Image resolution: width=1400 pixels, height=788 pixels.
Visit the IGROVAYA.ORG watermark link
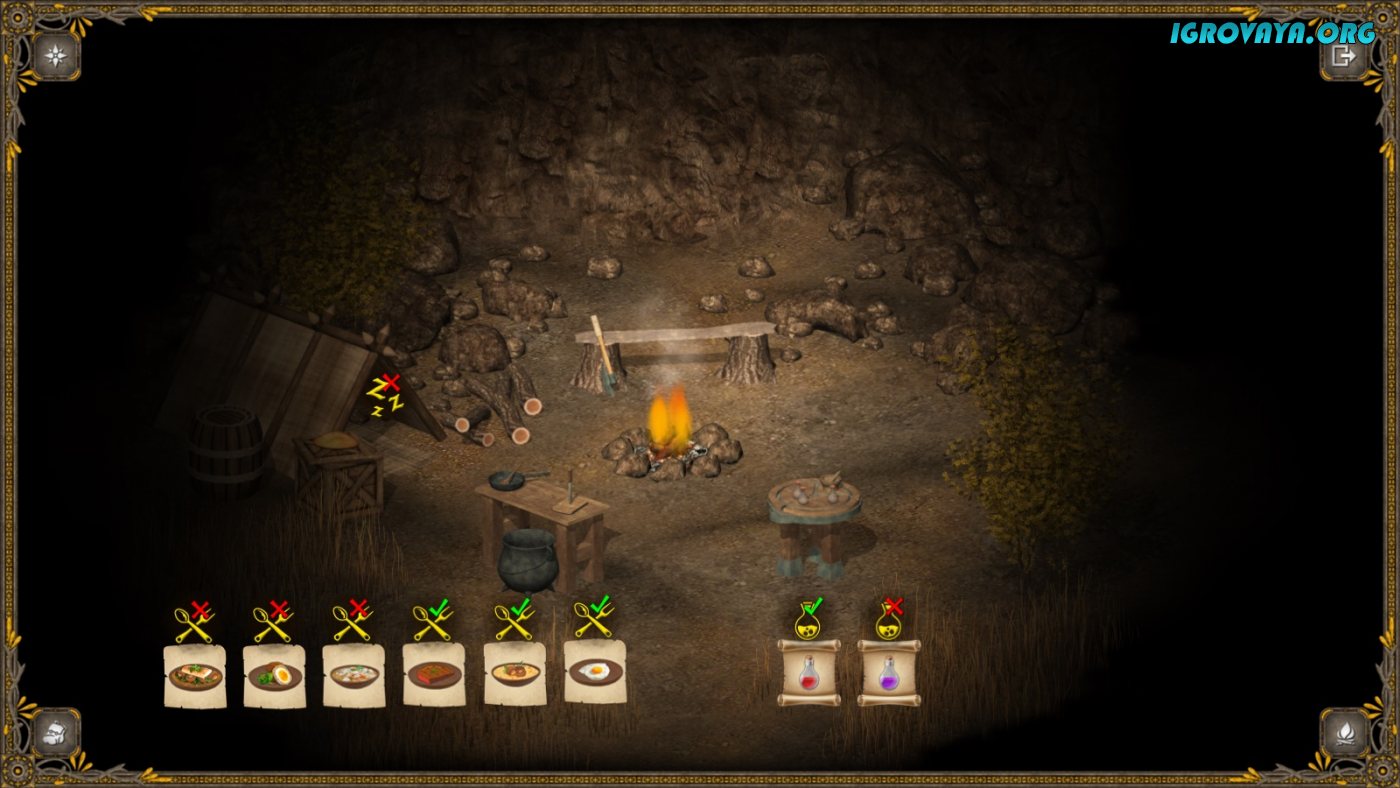(x=1272, y=32)
